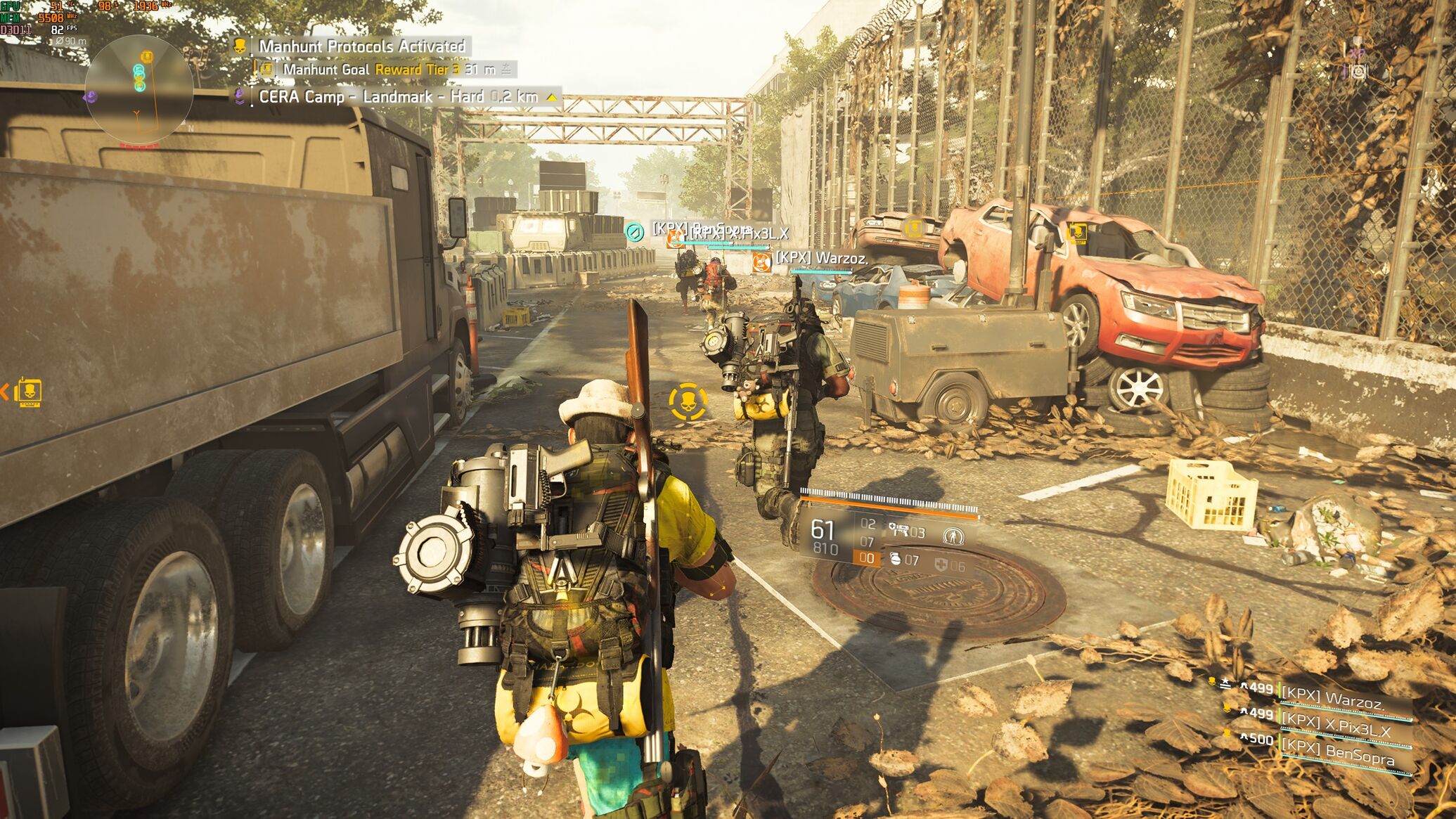The image size is (1456, 819).
Task: Click the teal circular icon beside BenSopra's nameplate
Action: click(x=635, y=231)
